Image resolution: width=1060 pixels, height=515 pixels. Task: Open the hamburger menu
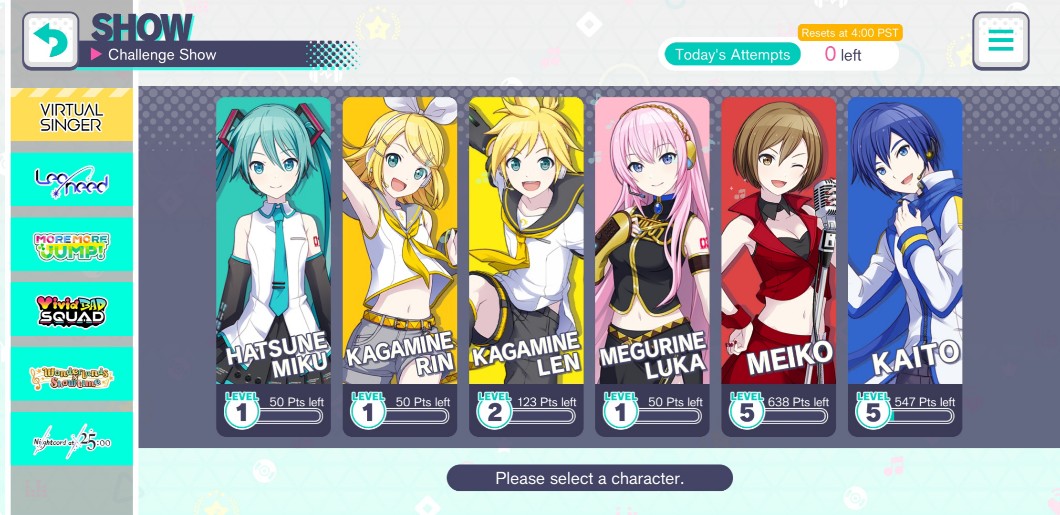(1000, 41)
